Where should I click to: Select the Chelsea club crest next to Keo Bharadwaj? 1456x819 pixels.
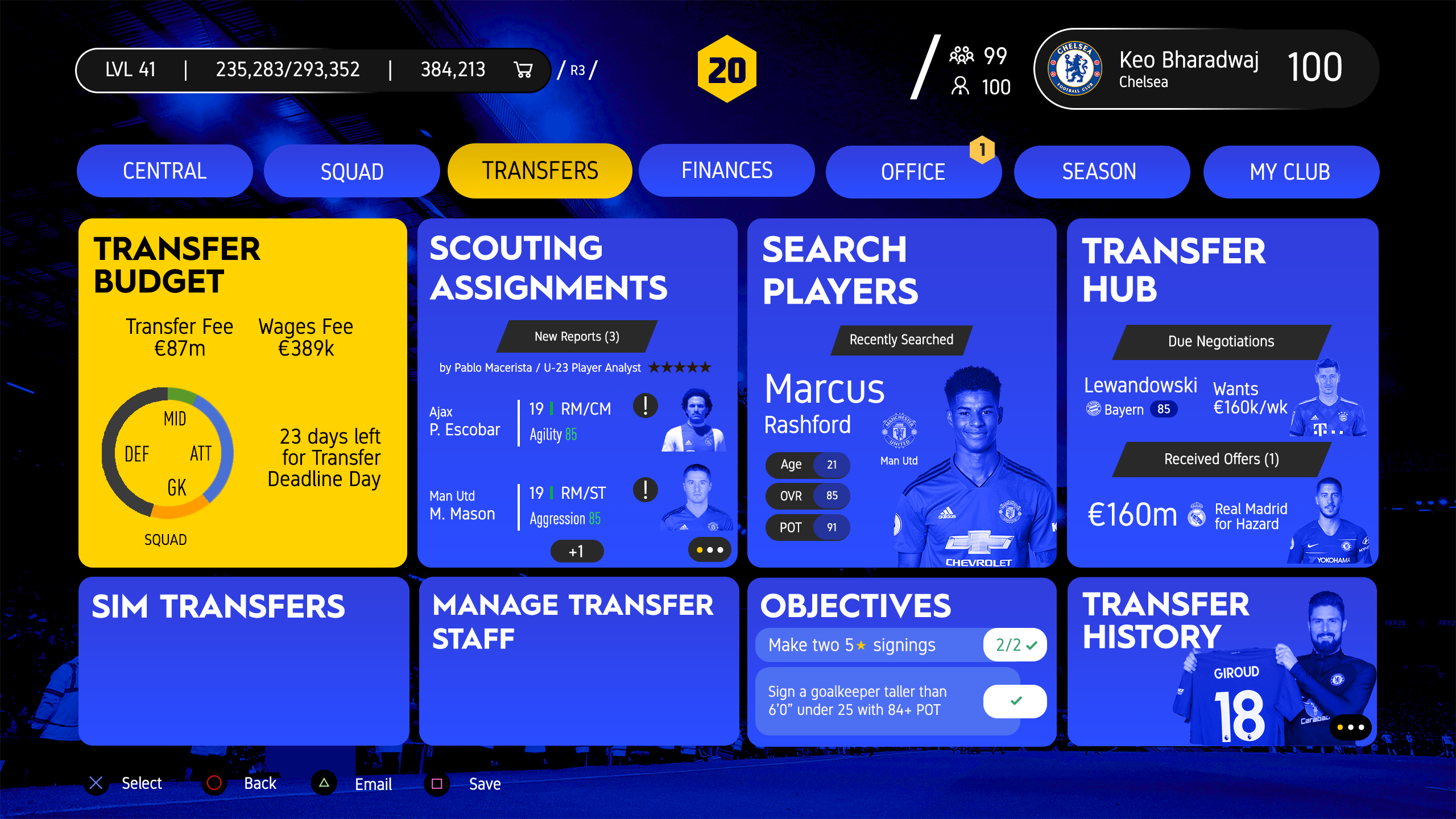pos(1075,68)
